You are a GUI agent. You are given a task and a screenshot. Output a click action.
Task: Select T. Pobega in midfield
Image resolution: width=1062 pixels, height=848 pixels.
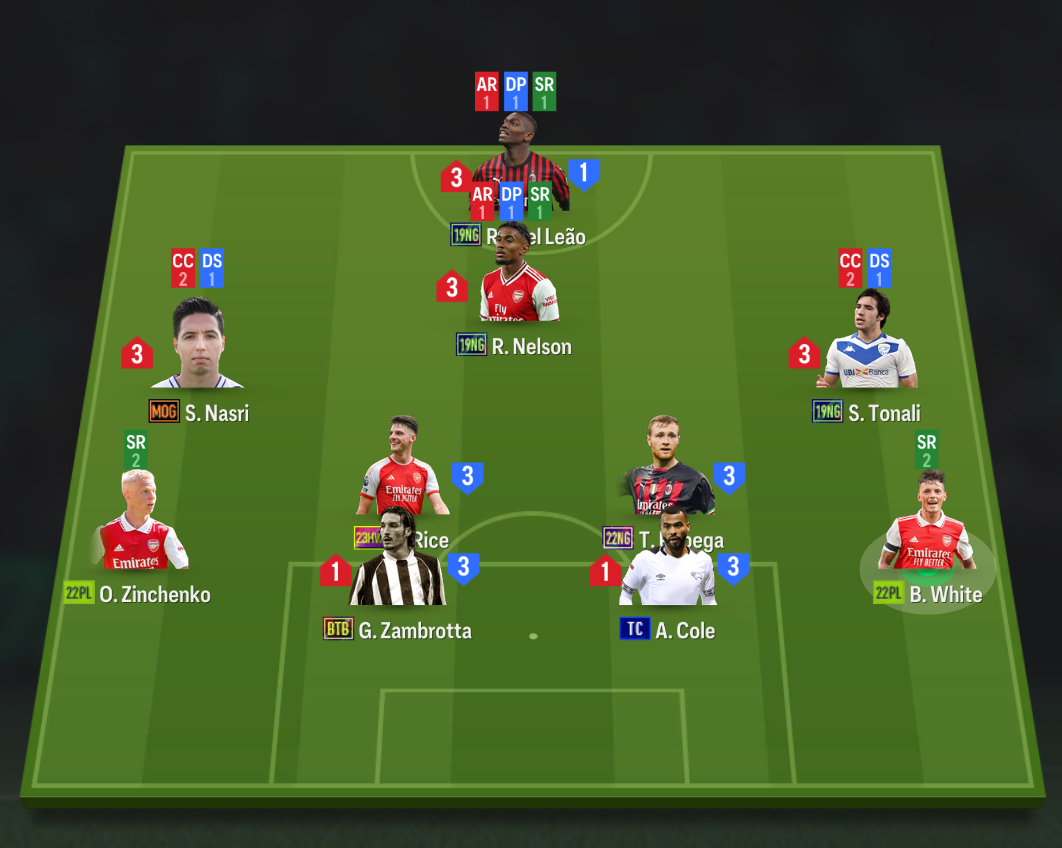point(666,460)
